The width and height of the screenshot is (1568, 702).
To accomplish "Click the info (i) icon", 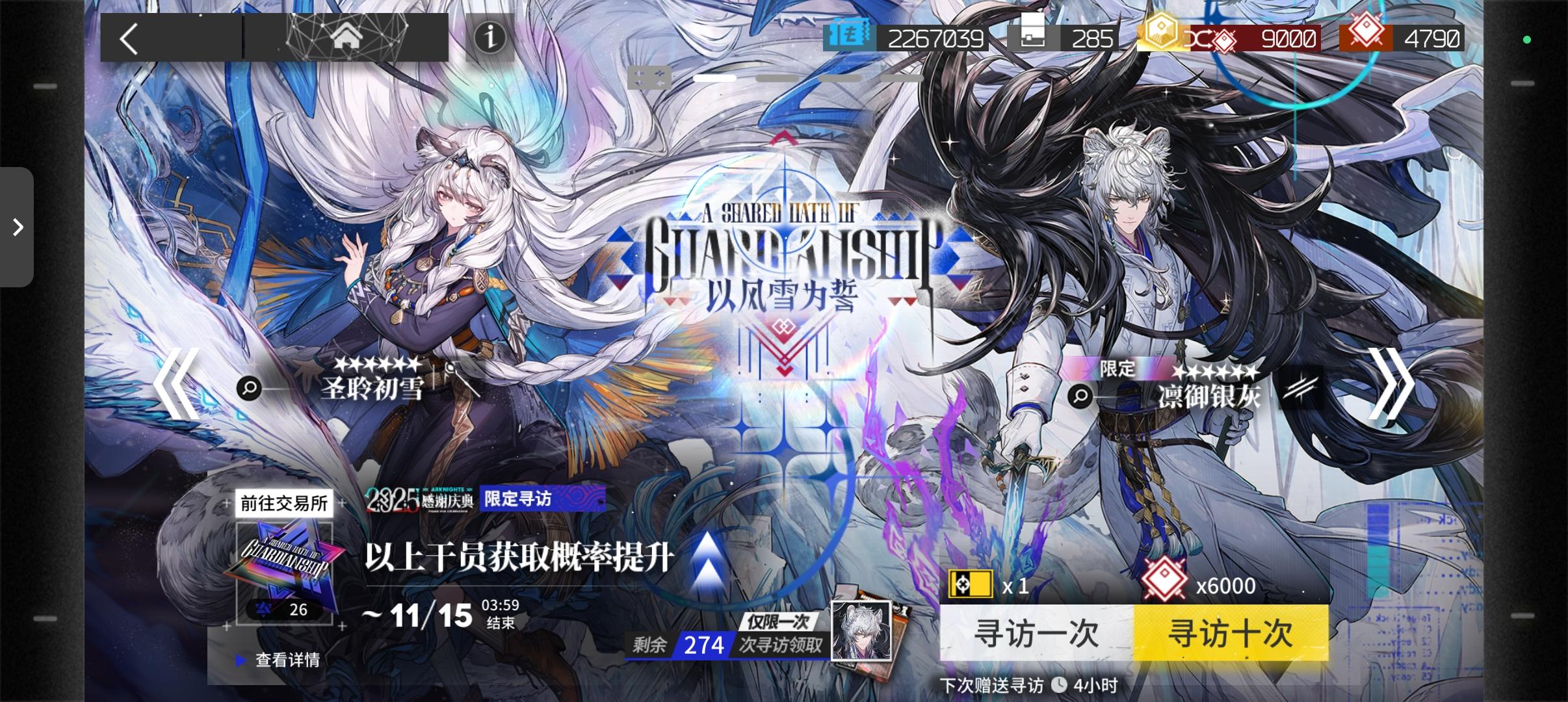I will 490,38.
